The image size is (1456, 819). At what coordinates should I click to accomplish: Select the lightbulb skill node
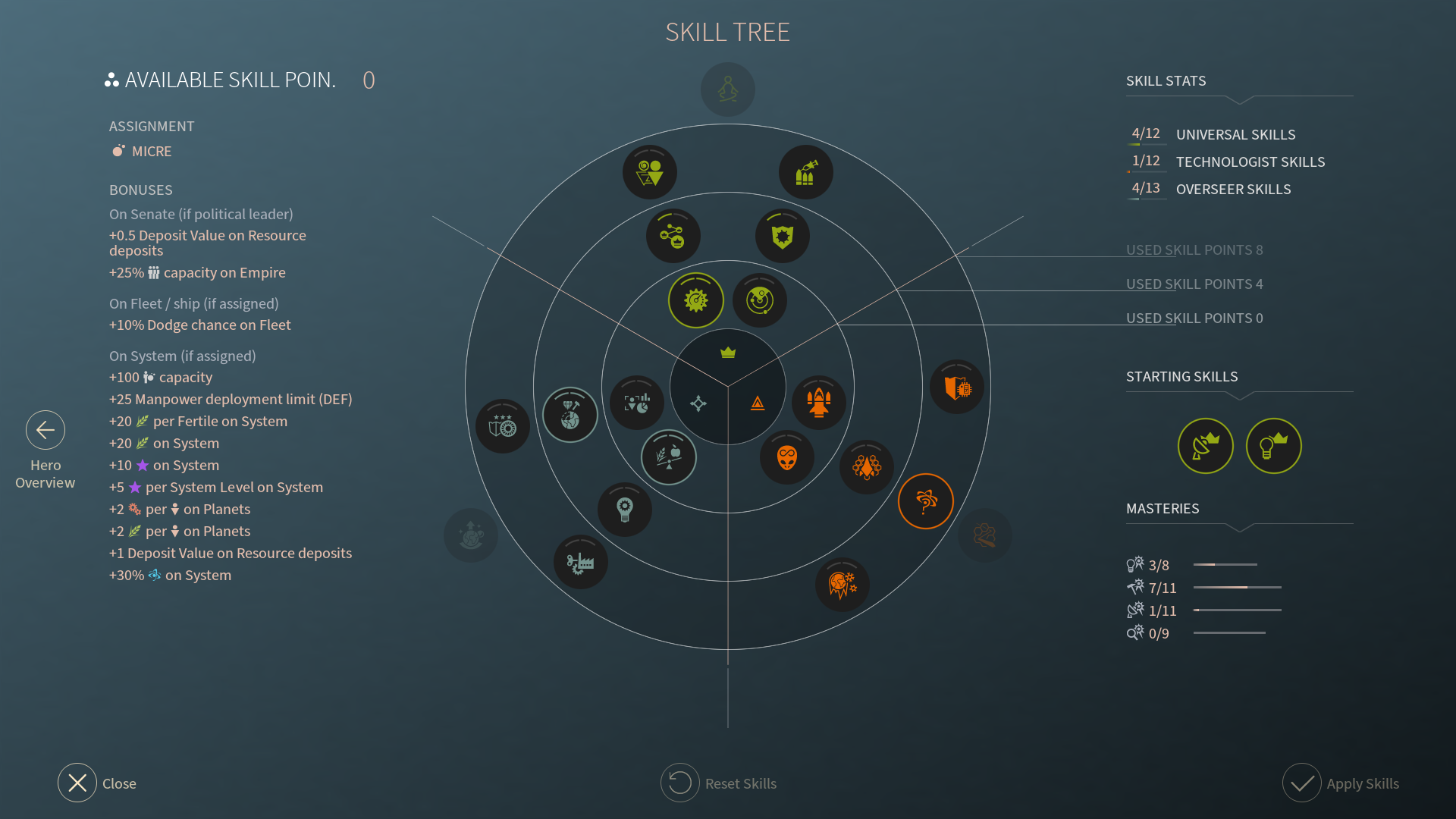pyautogui.click(x=625, y=509)
